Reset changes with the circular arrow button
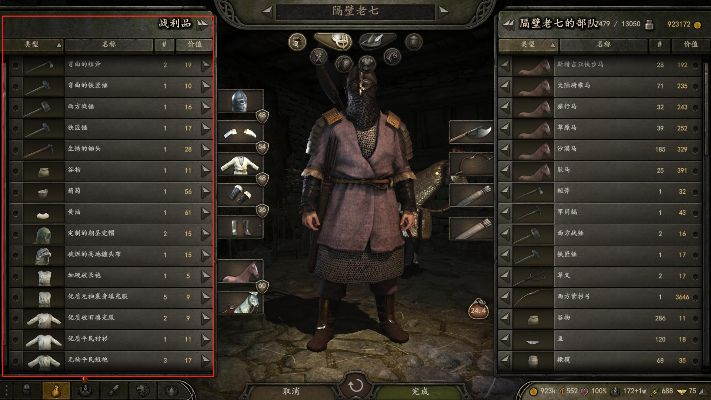Screen dimensions: 711x400 (355, 384)
